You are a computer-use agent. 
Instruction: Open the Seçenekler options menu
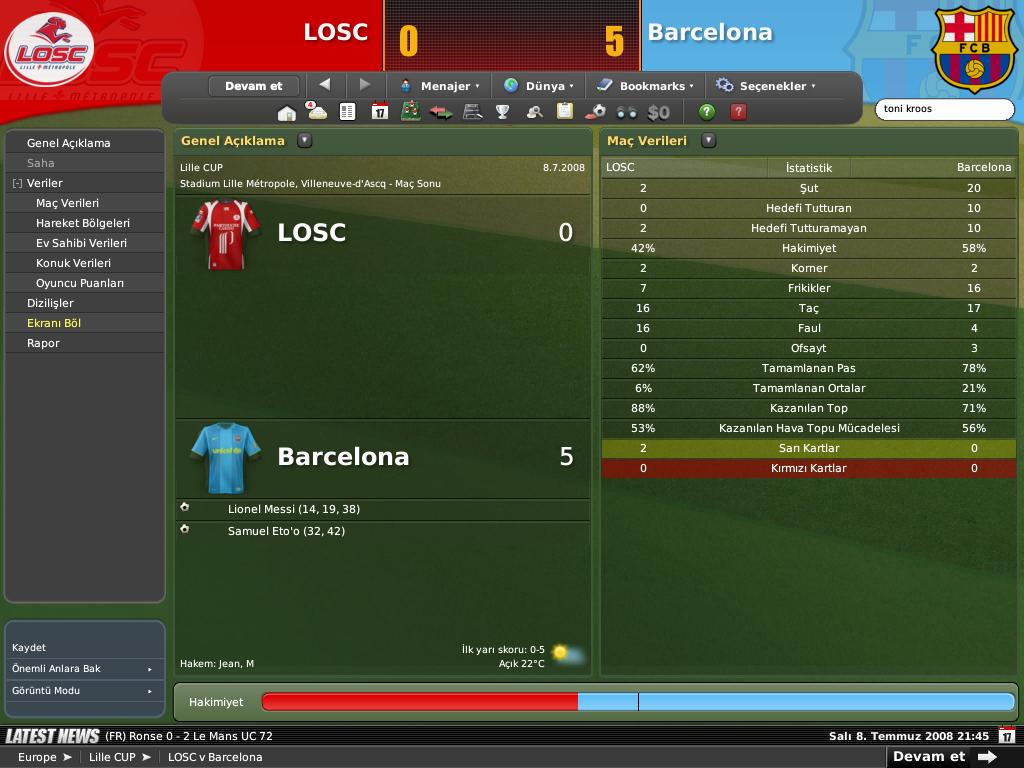tap(766, 86)
